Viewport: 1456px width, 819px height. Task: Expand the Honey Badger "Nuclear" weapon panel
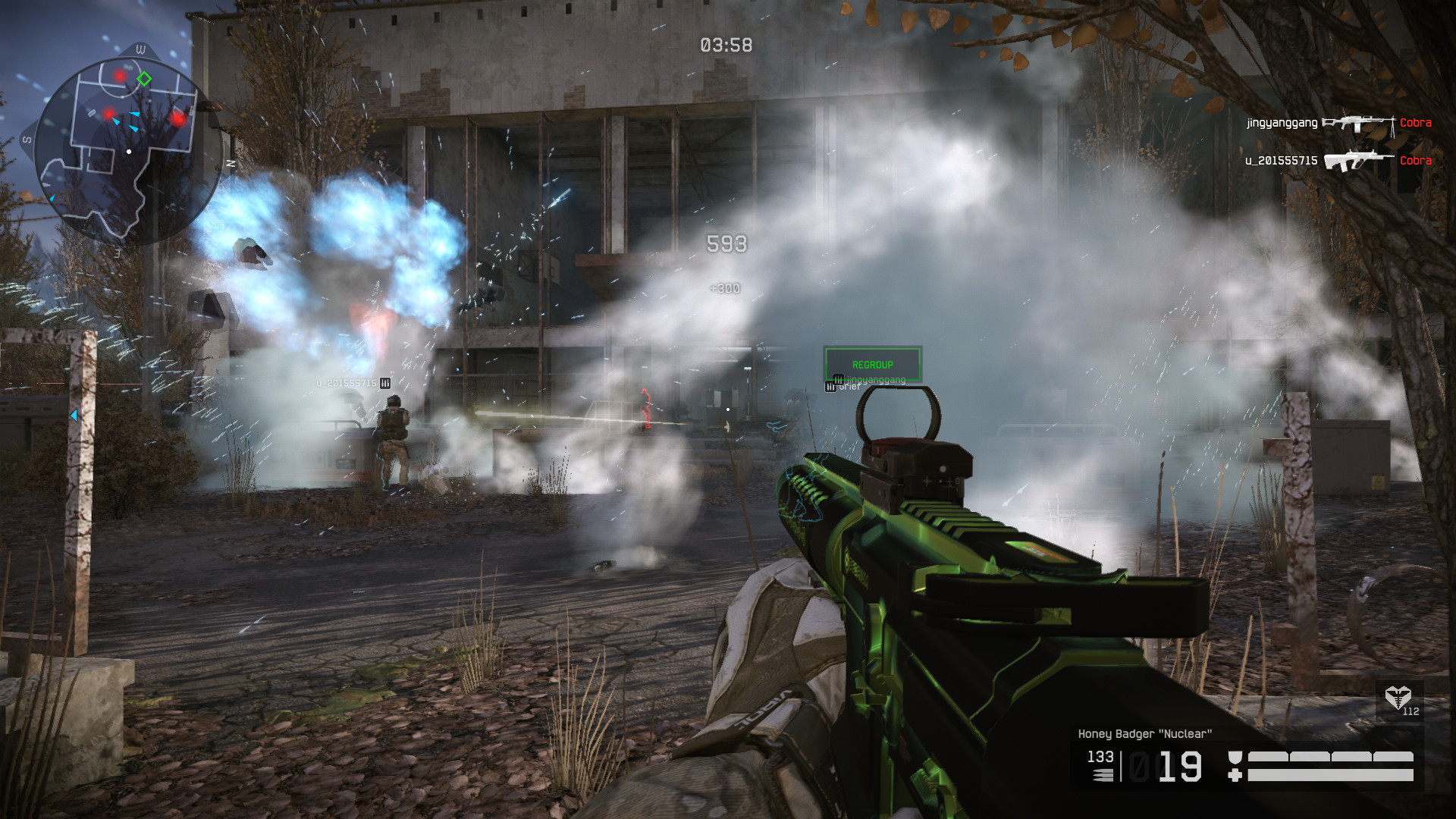pos(1145,733)
